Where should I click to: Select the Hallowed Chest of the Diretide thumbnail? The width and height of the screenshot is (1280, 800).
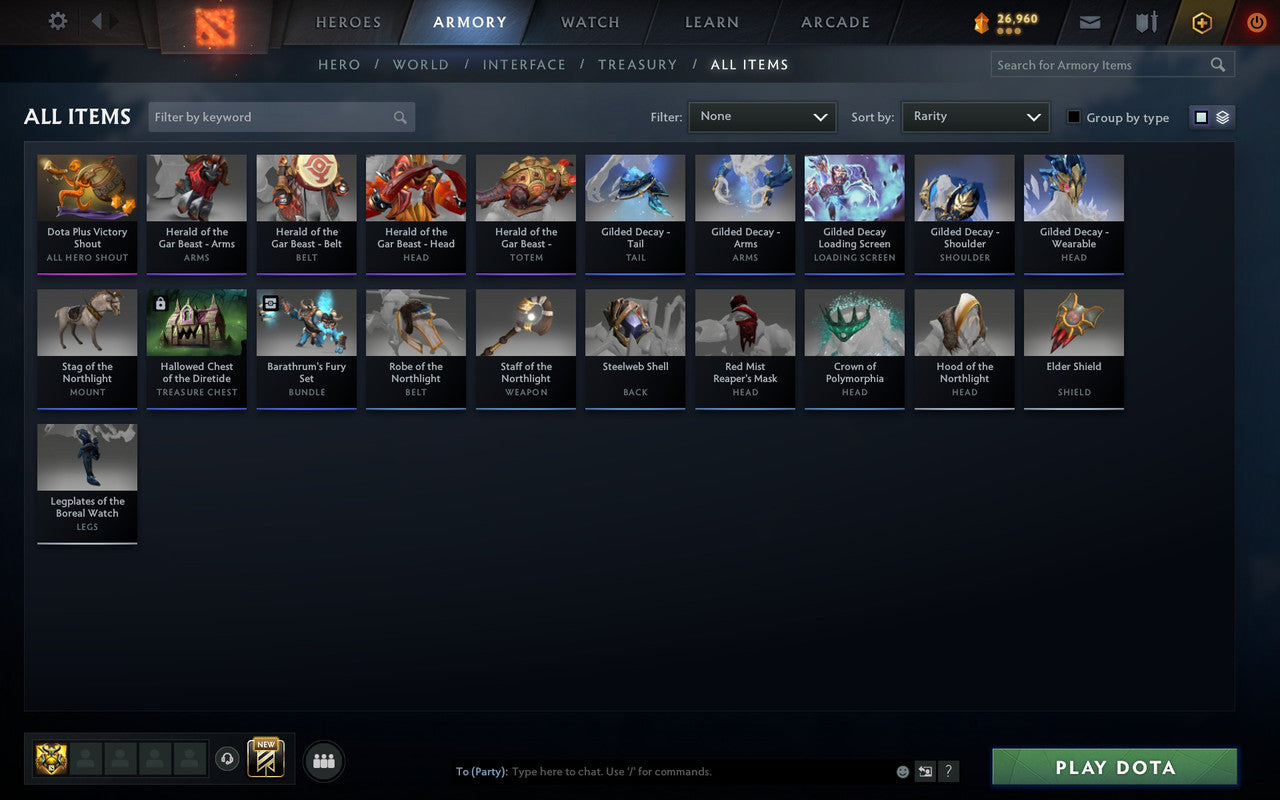point(196,320)
